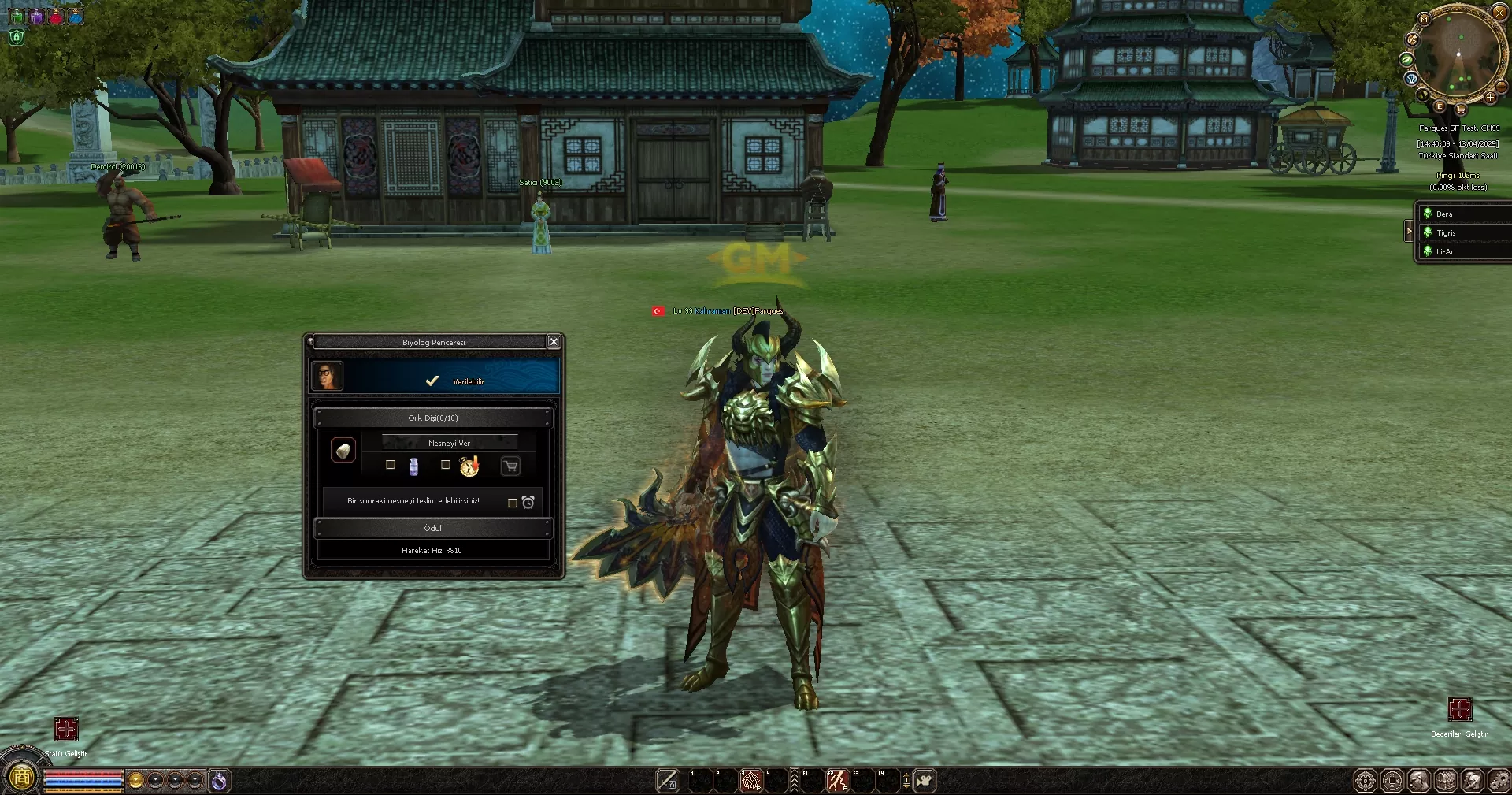Click the minimap zoom-in plus icon

point(1491,98)
